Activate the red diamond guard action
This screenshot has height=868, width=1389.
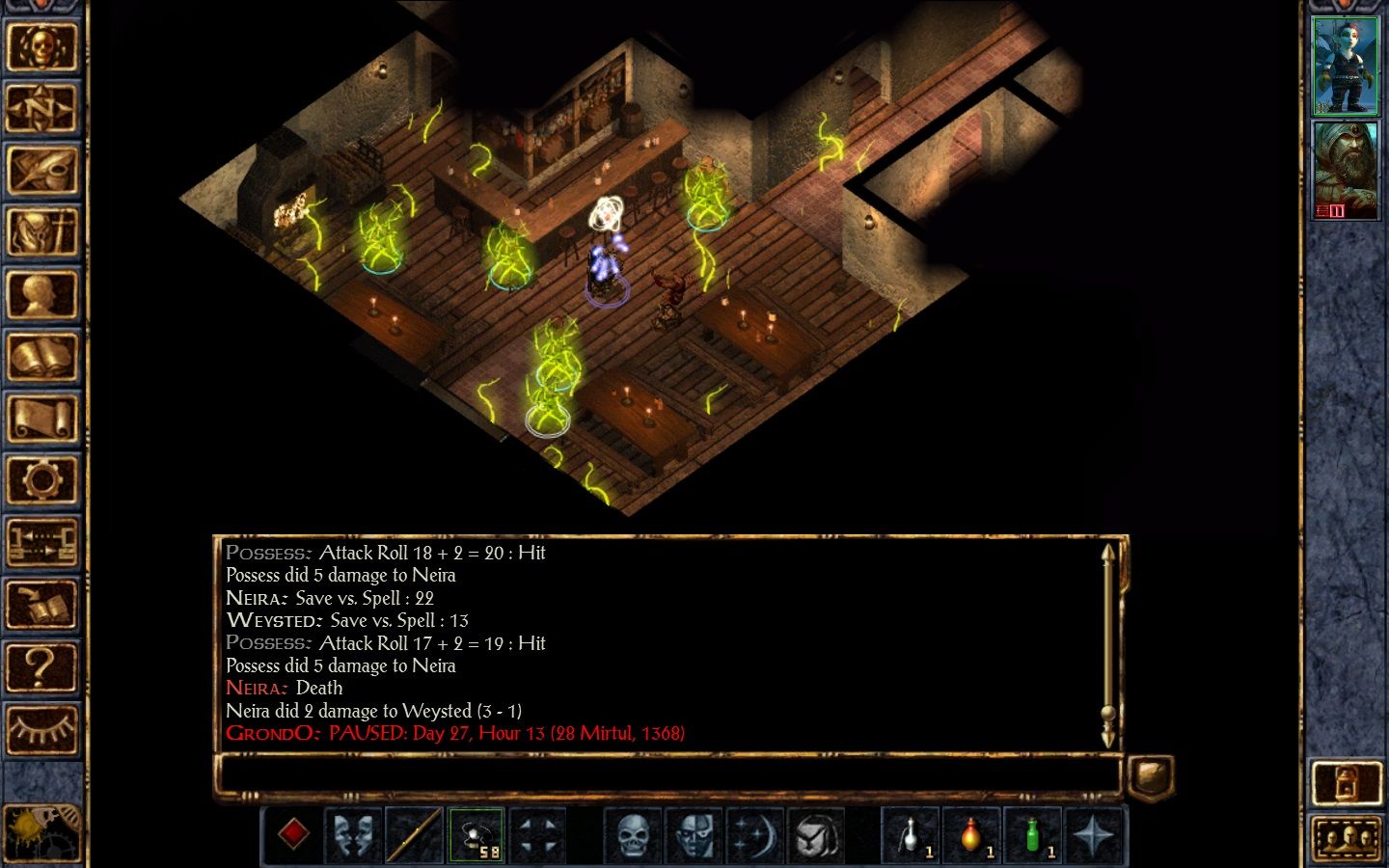point(293,834)
